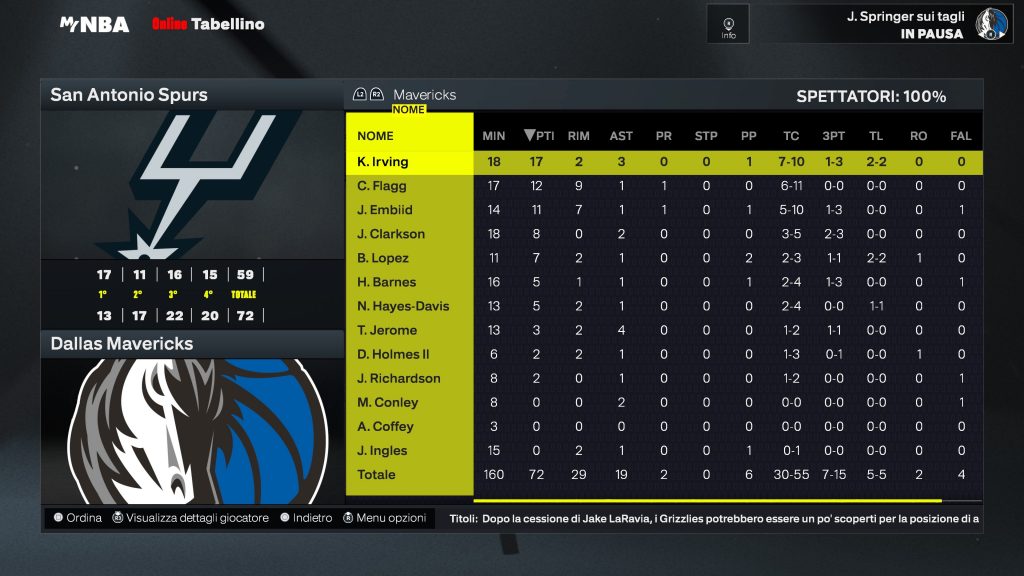Select T. Jerome's stat line

point(387,330)
